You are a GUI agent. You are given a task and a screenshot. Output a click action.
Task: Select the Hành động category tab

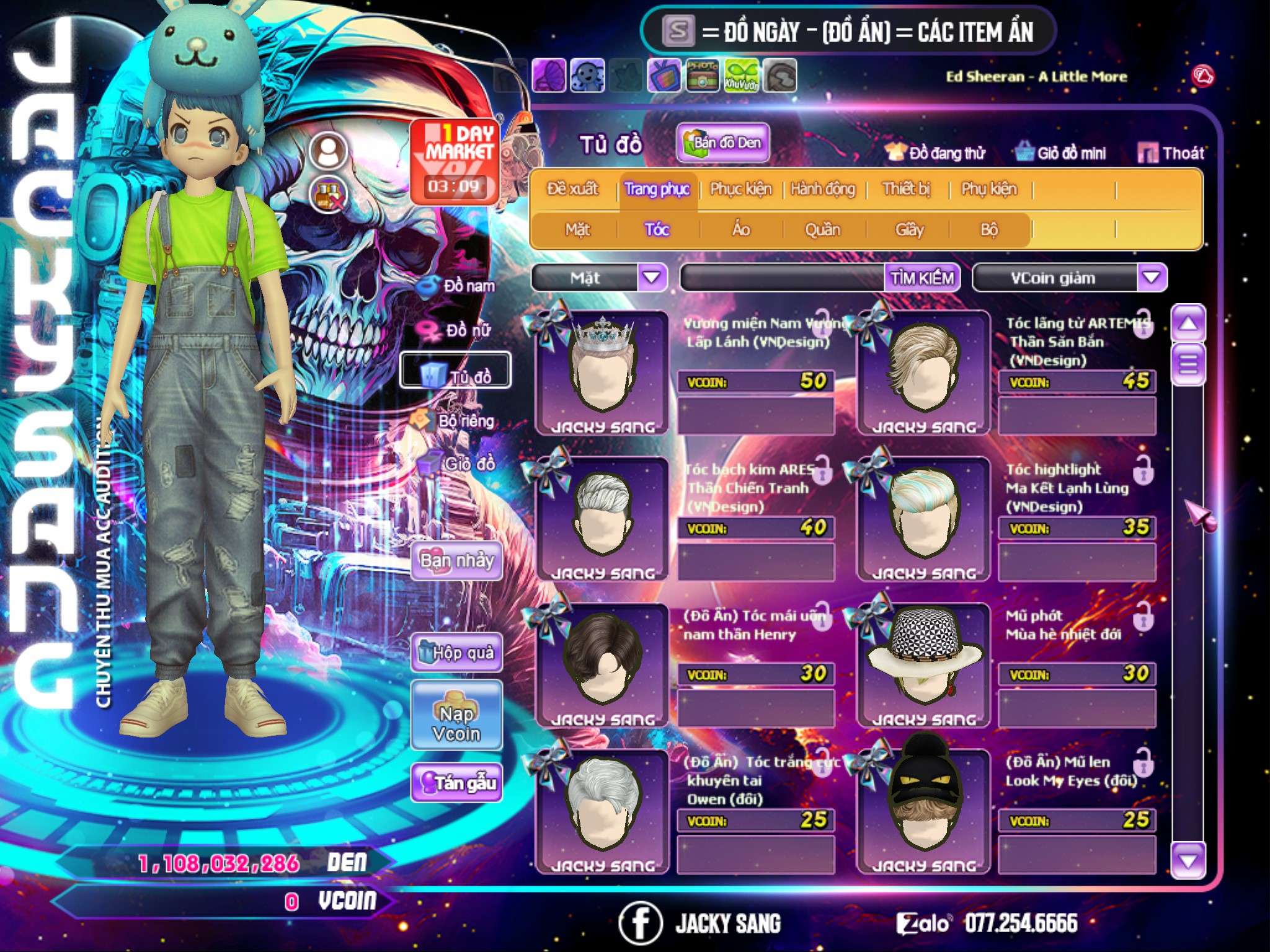click(x=822, y=189)
